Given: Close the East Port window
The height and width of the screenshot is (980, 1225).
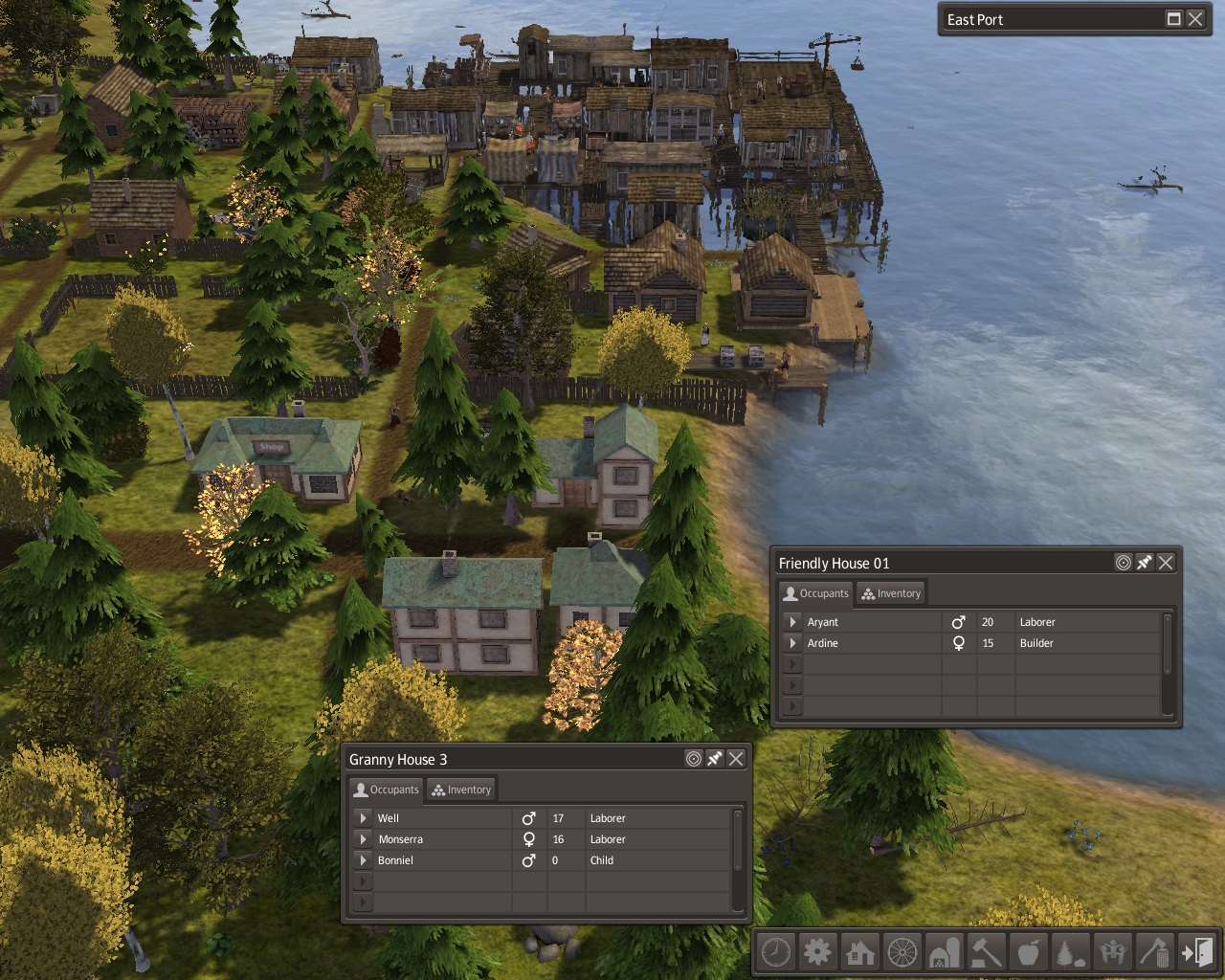Looking at the screenshot, I should [x=1195, y=19].
